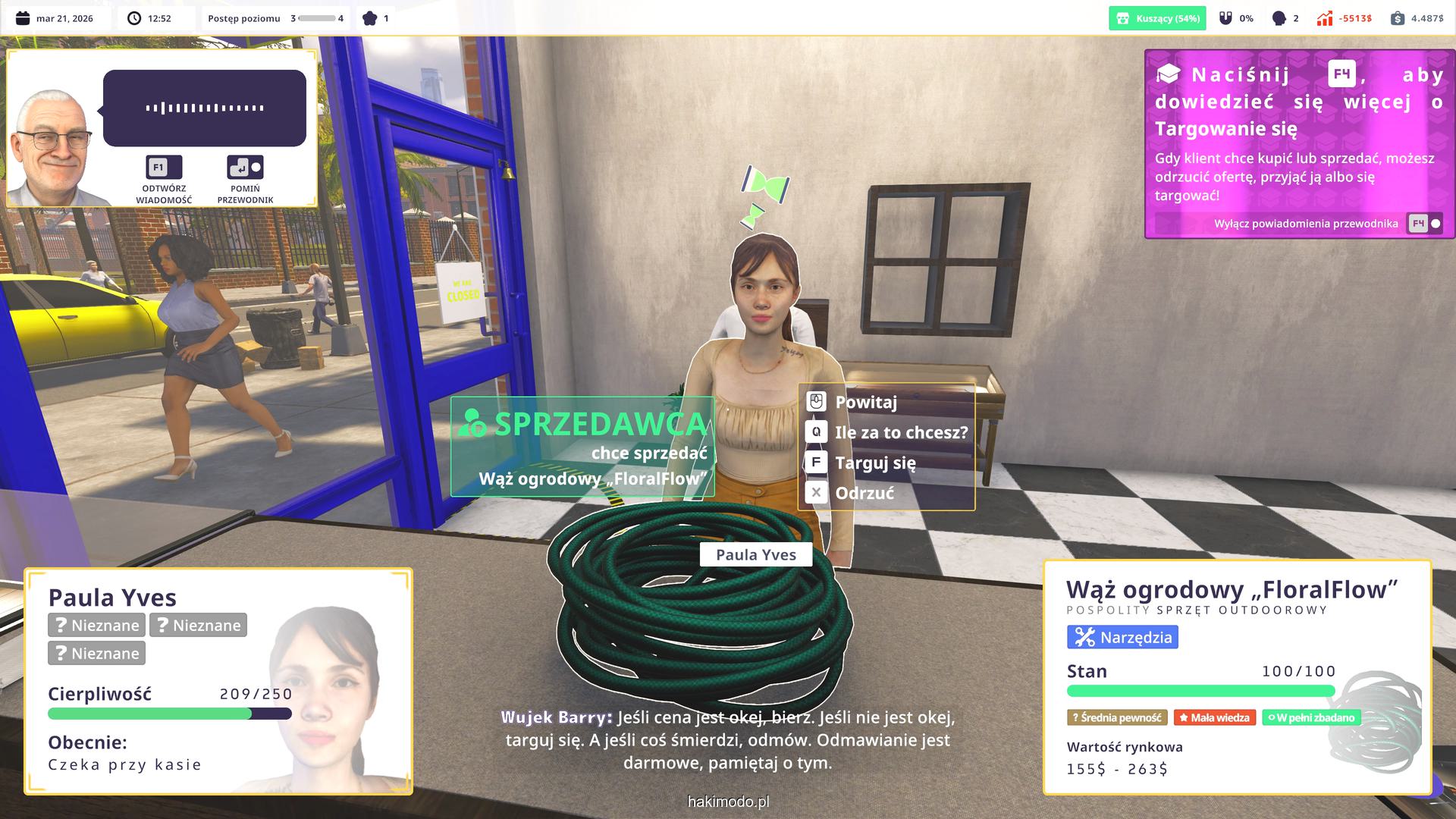Screen dimensions: 1456x819
Task: Open the calendar date display
Action: (x=55, y=18)
